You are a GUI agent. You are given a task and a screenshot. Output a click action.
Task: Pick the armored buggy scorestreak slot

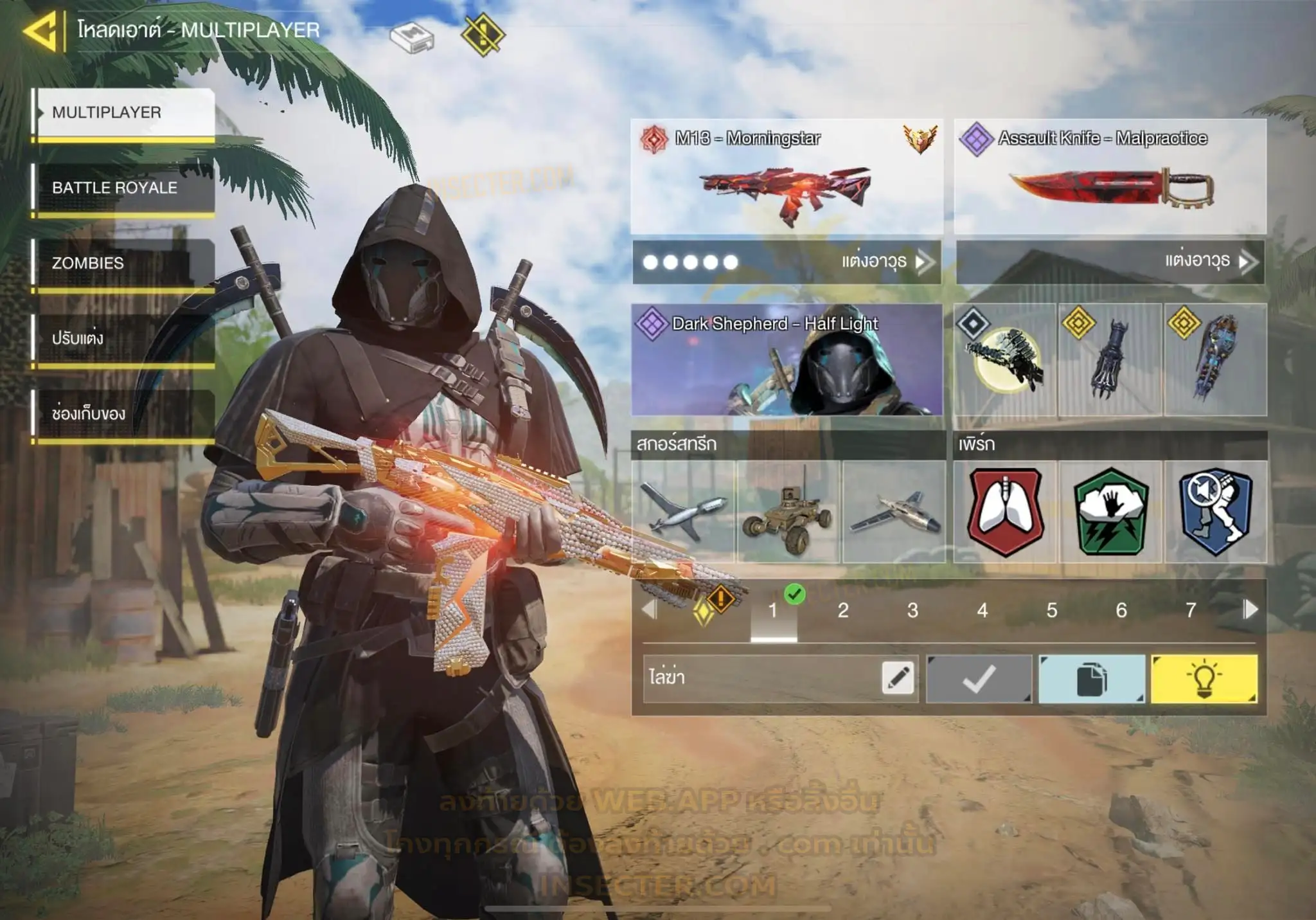788,512
